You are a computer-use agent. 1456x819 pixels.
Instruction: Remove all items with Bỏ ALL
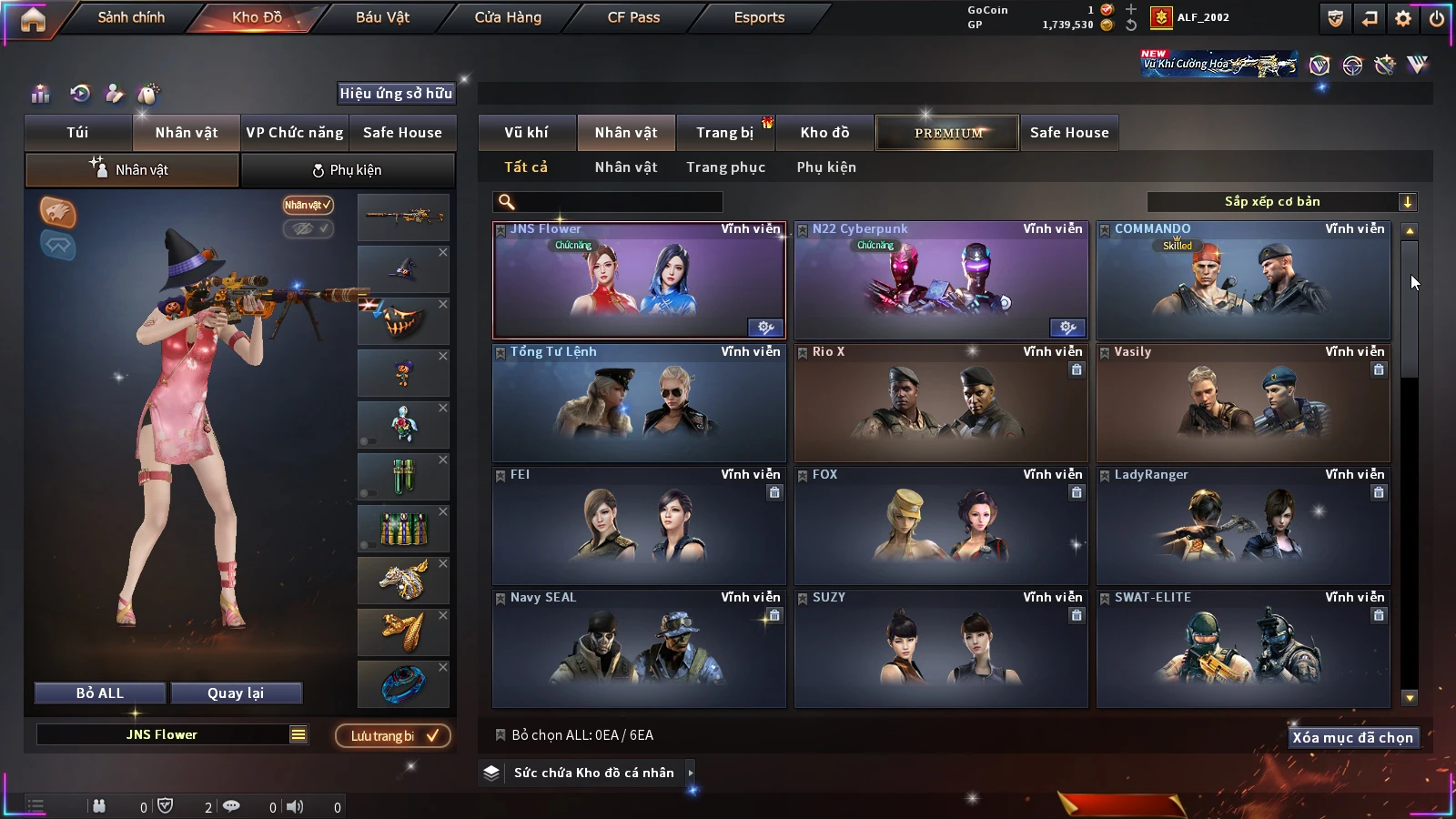tap(100, 693)
